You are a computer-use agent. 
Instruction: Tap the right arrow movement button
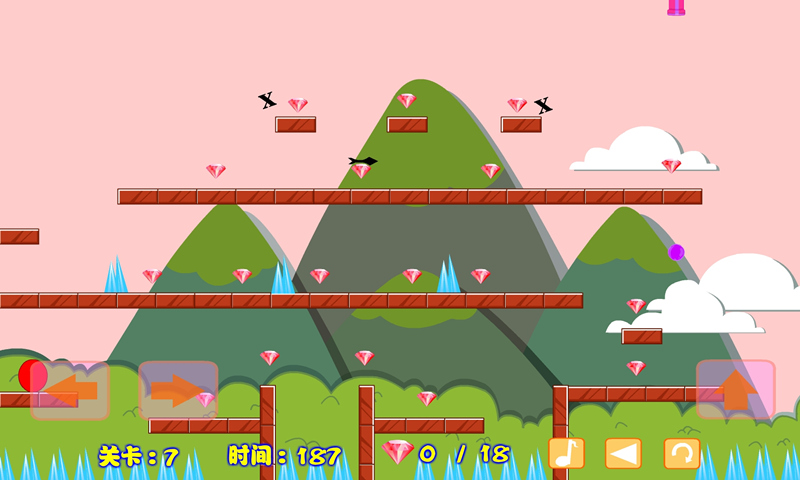point(178,390)
